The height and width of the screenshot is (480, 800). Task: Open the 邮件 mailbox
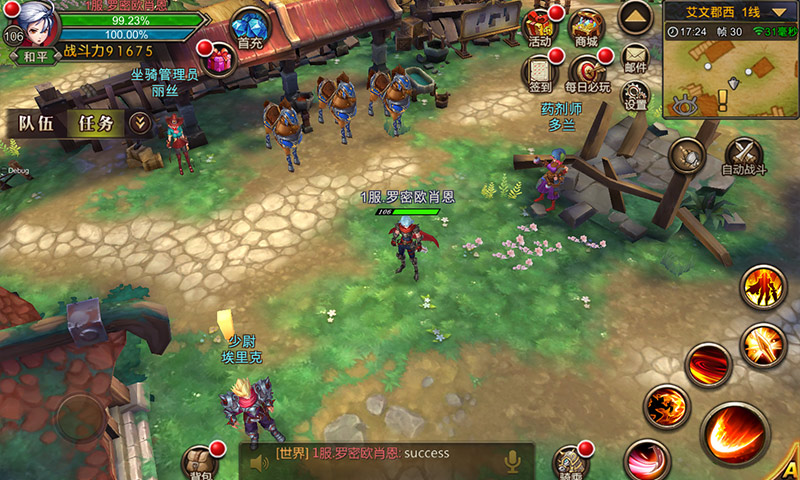tap(635, 58)
